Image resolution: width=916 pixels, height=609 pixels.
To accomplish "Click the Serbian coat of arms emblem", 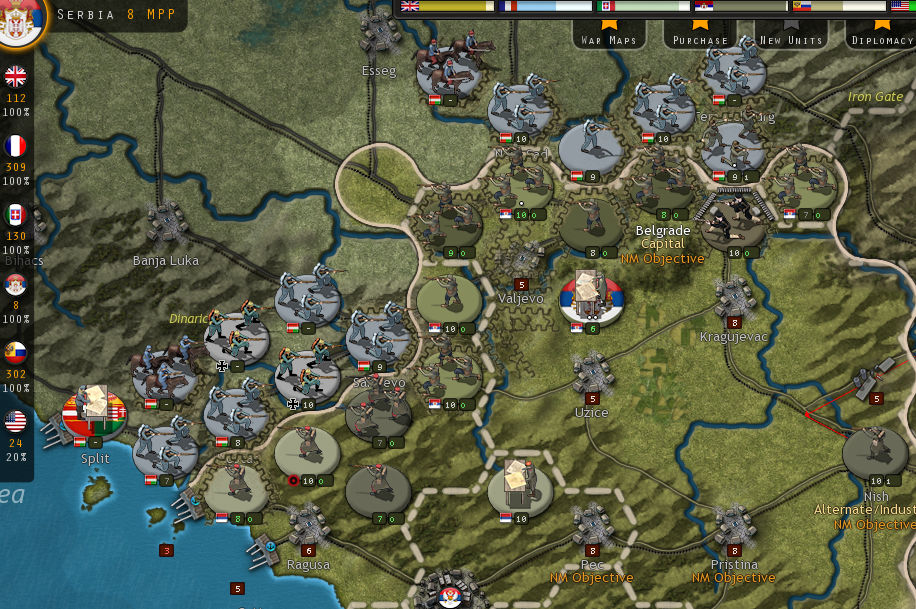I will click(18, 21).
